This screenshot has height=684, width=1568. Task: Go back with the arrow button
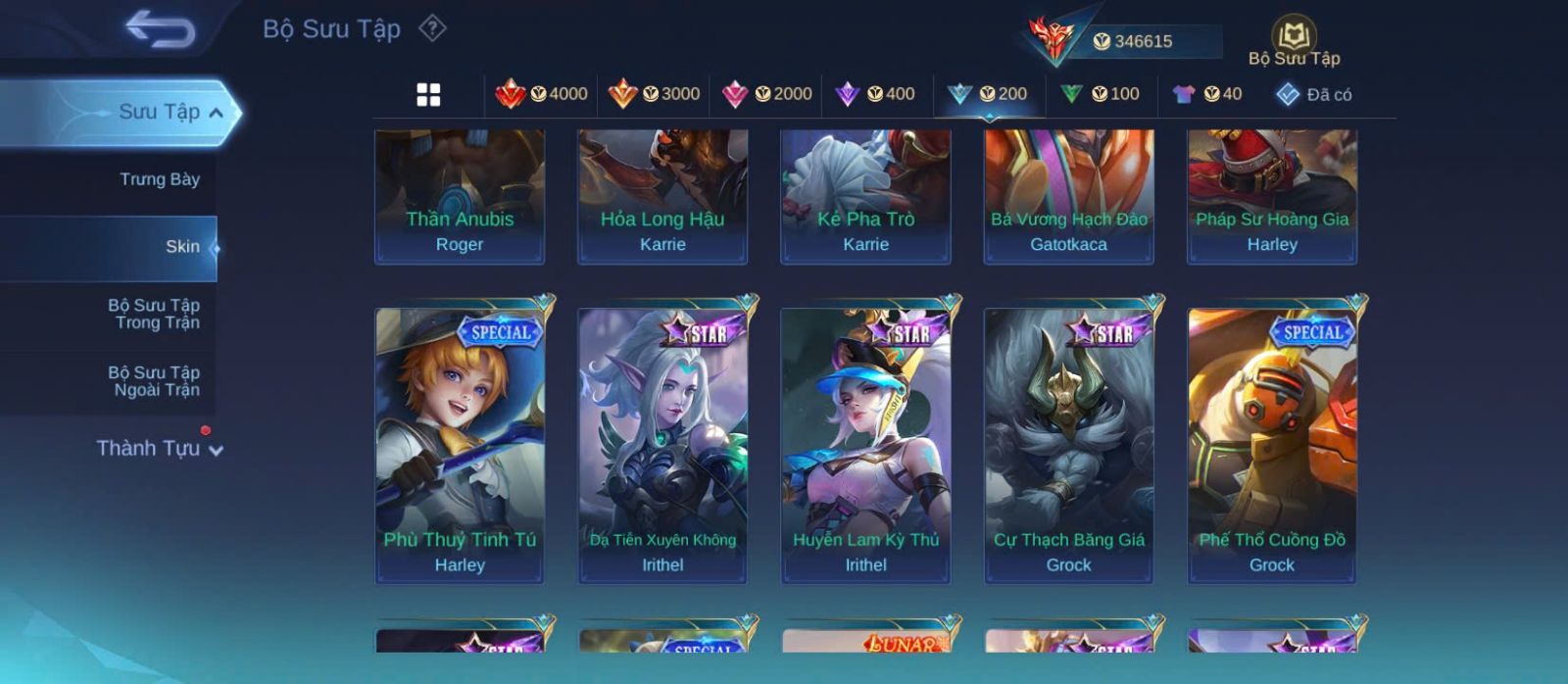point(160,28)
